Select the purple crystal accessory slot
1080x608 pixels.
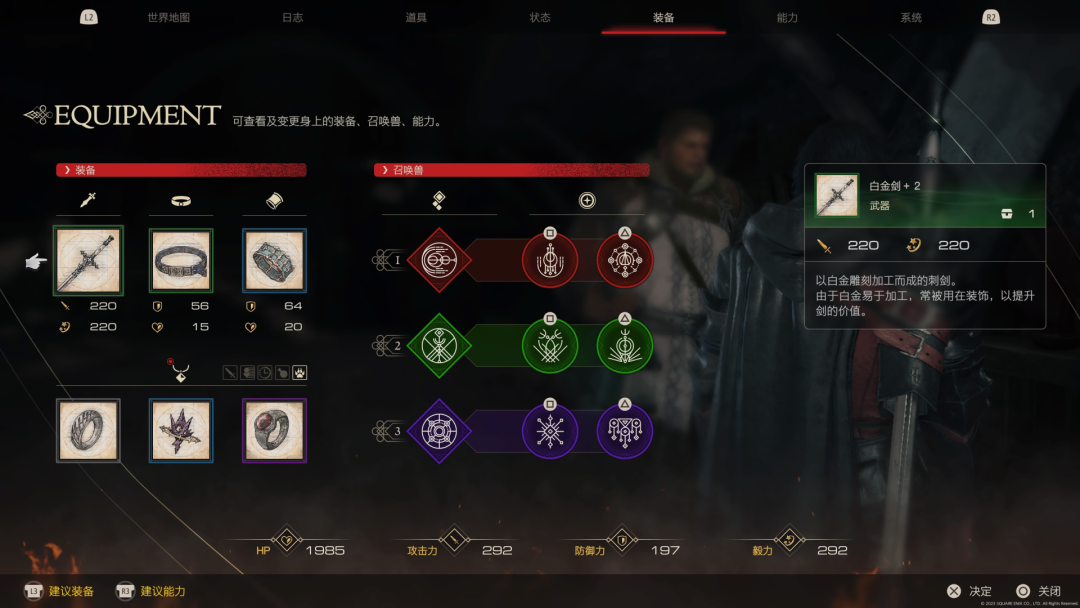coord(181,430)
